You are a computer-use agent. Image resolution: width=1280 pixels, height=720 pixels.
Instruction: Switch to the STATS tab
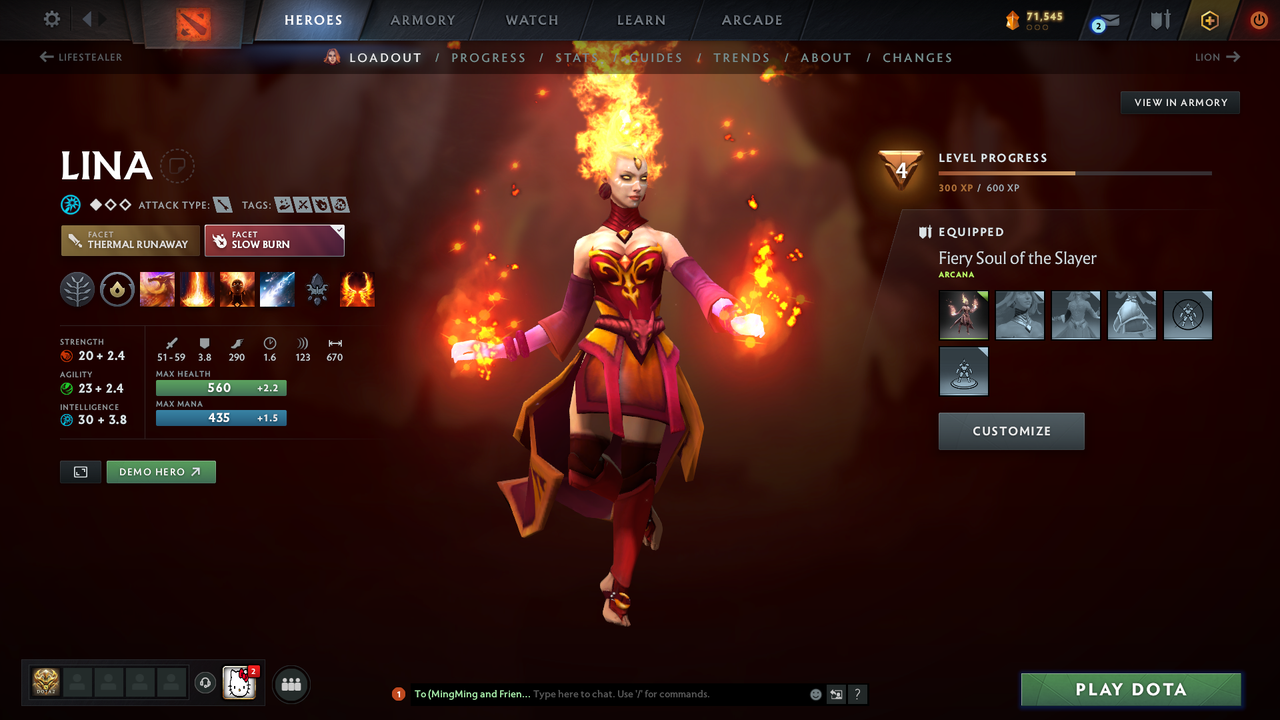click(576, 57)
